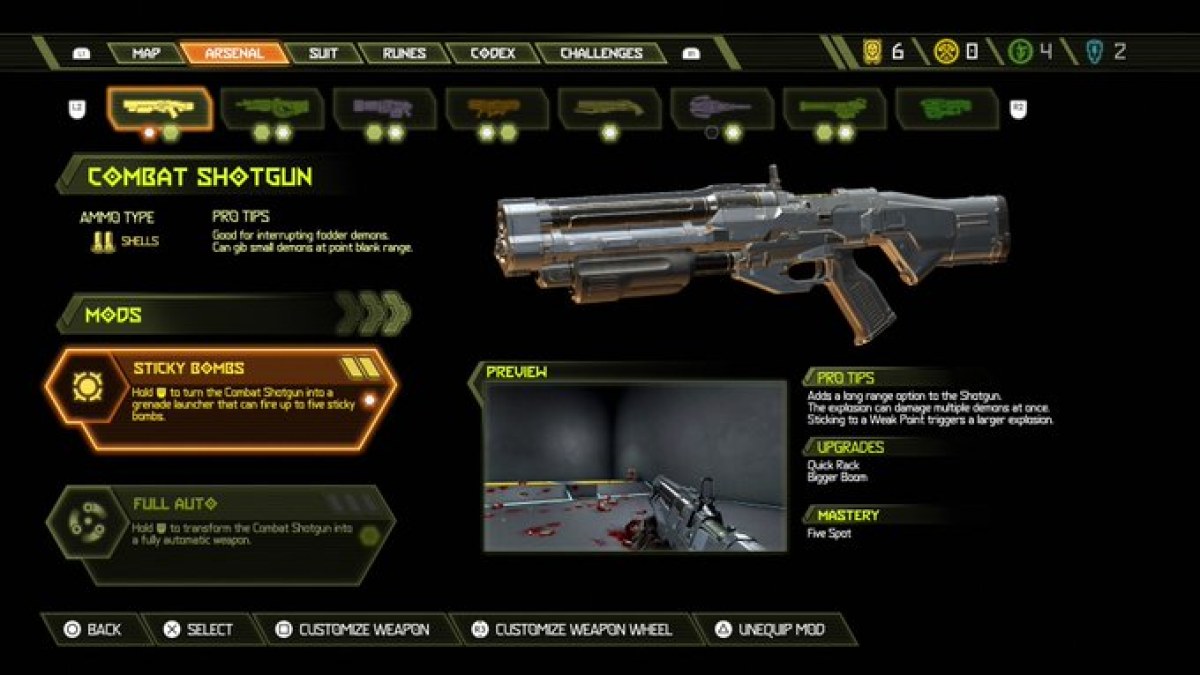Select the tan Super Shotgun weapon slot
This screenshot has width=1200, height=675.
(610, 108)
